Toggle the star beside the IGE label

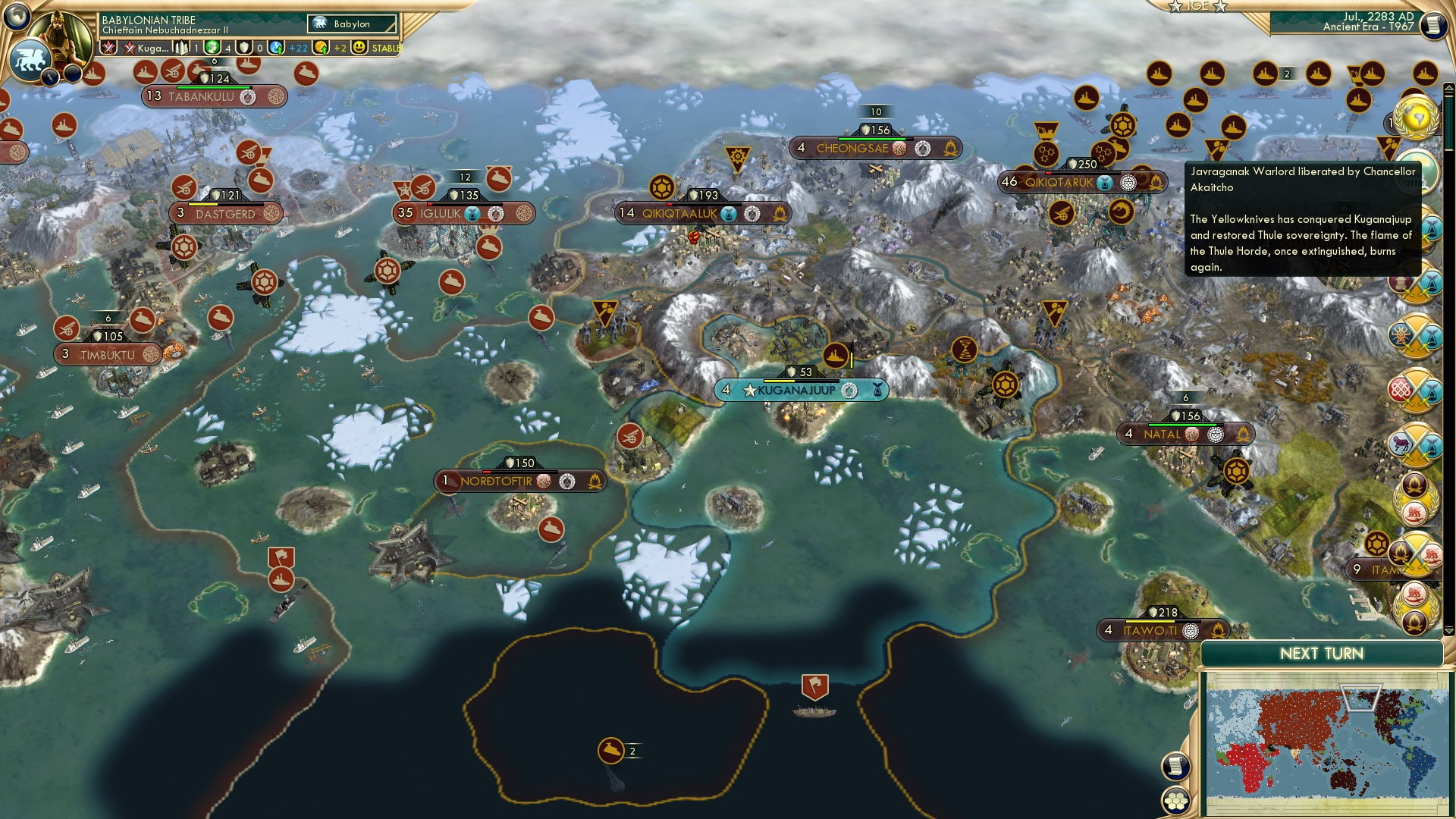[1176, 7]
